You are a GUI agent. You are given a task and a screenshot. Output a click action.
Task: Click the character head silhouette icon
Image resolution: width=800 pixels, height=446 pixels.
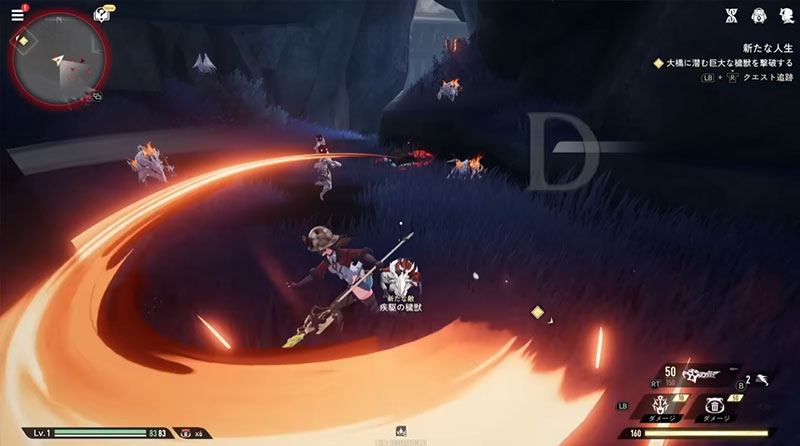coord(786,15)
